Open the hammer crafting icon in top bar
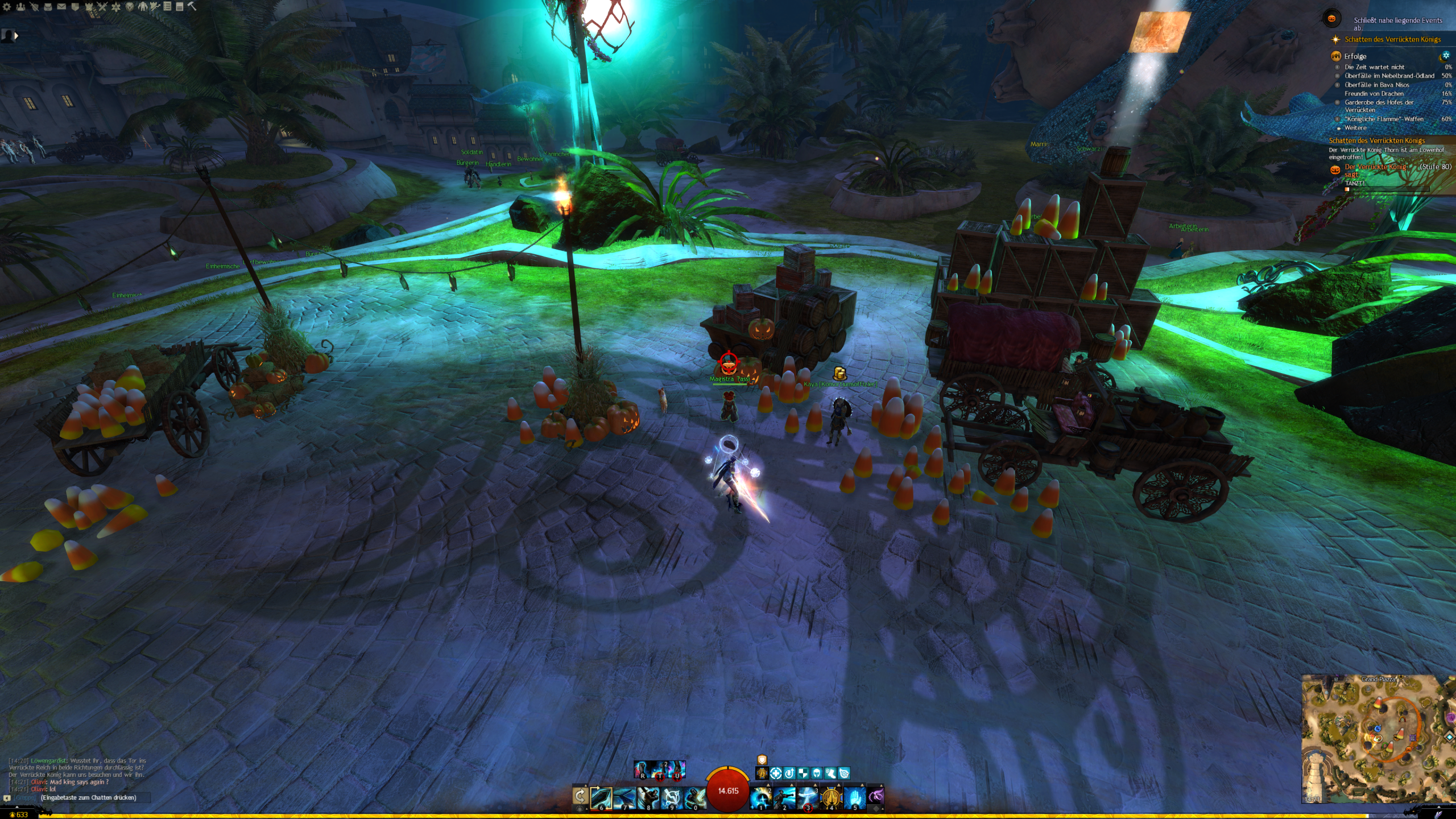Viewport: 1456px width, 819px height. tap(192, 7)
